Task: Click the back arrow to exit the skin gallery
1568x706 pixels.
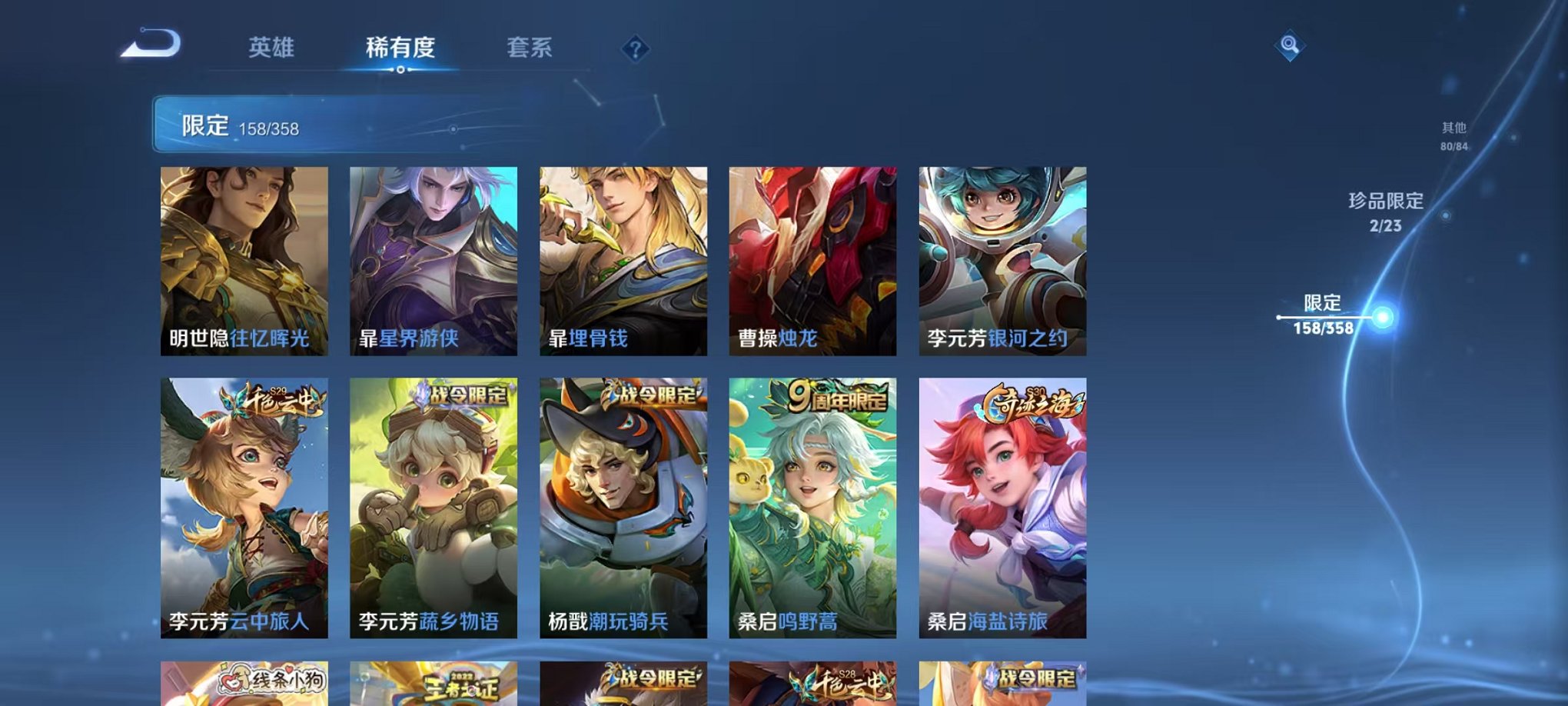Action: pos(151,44)
